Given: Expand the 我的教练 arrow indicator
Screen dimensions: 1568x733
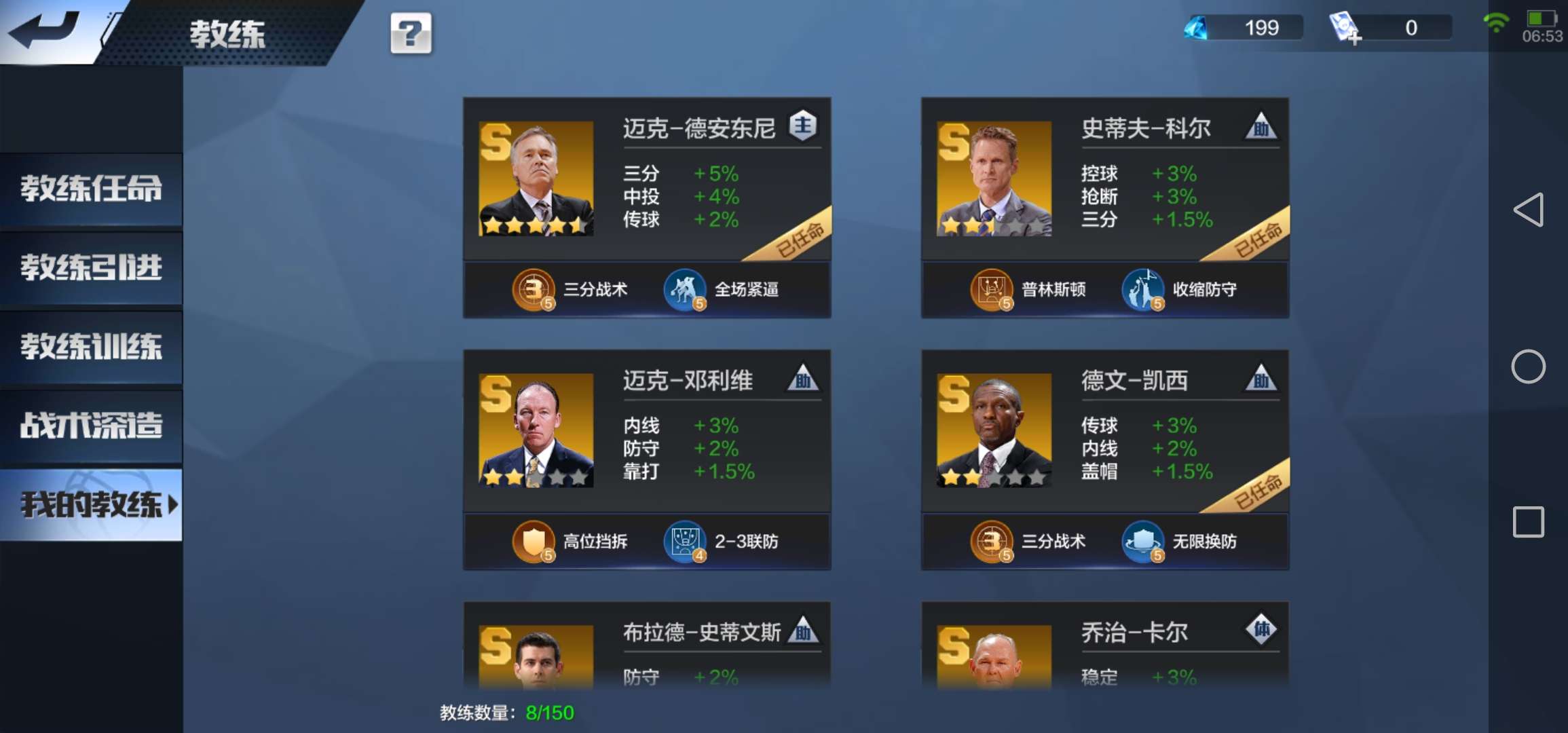Looking at the screenshot, I should [x=172, y=505].
